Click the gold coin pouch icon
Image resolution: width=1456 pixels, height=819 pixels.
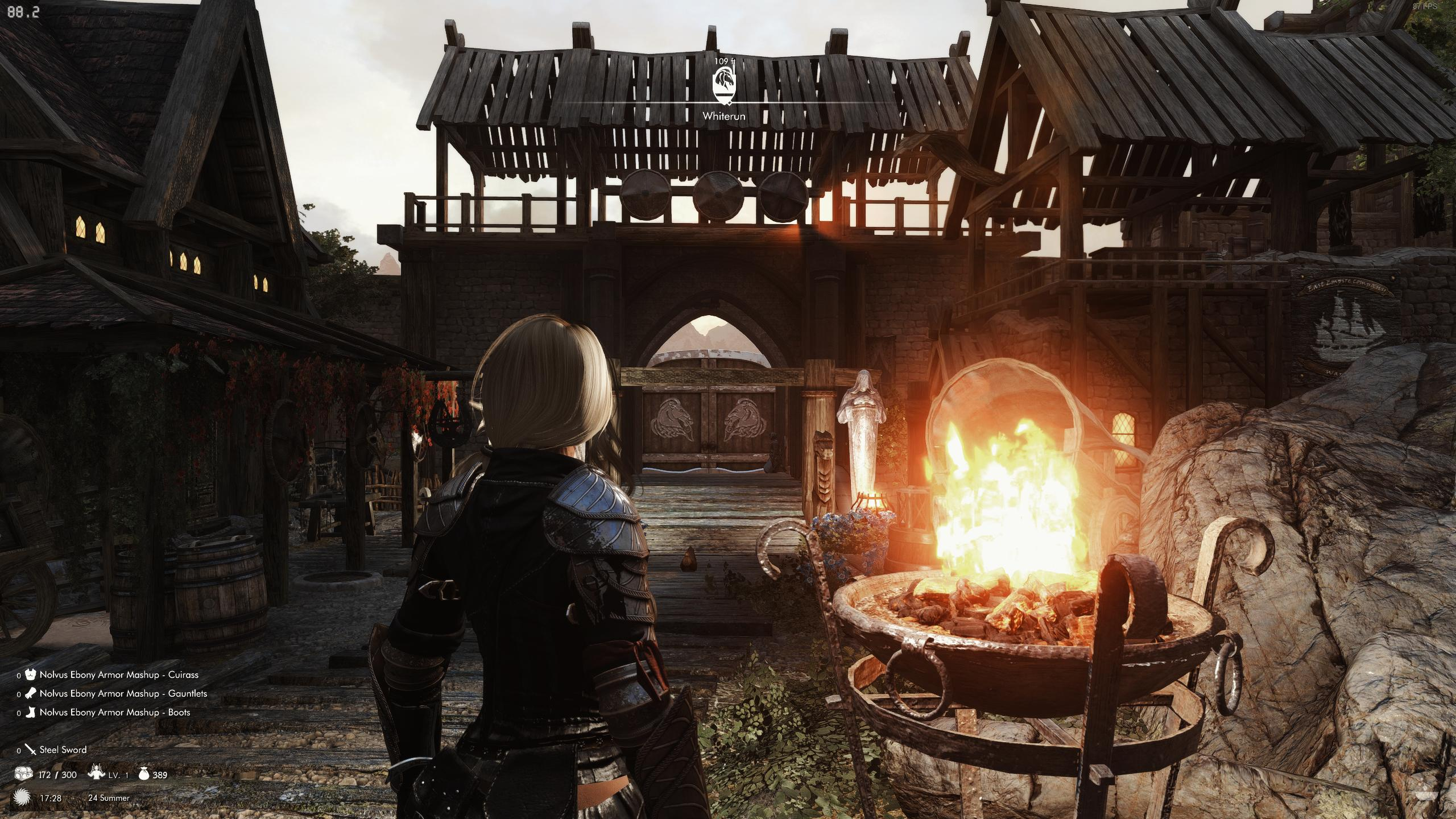pos(143,774)
